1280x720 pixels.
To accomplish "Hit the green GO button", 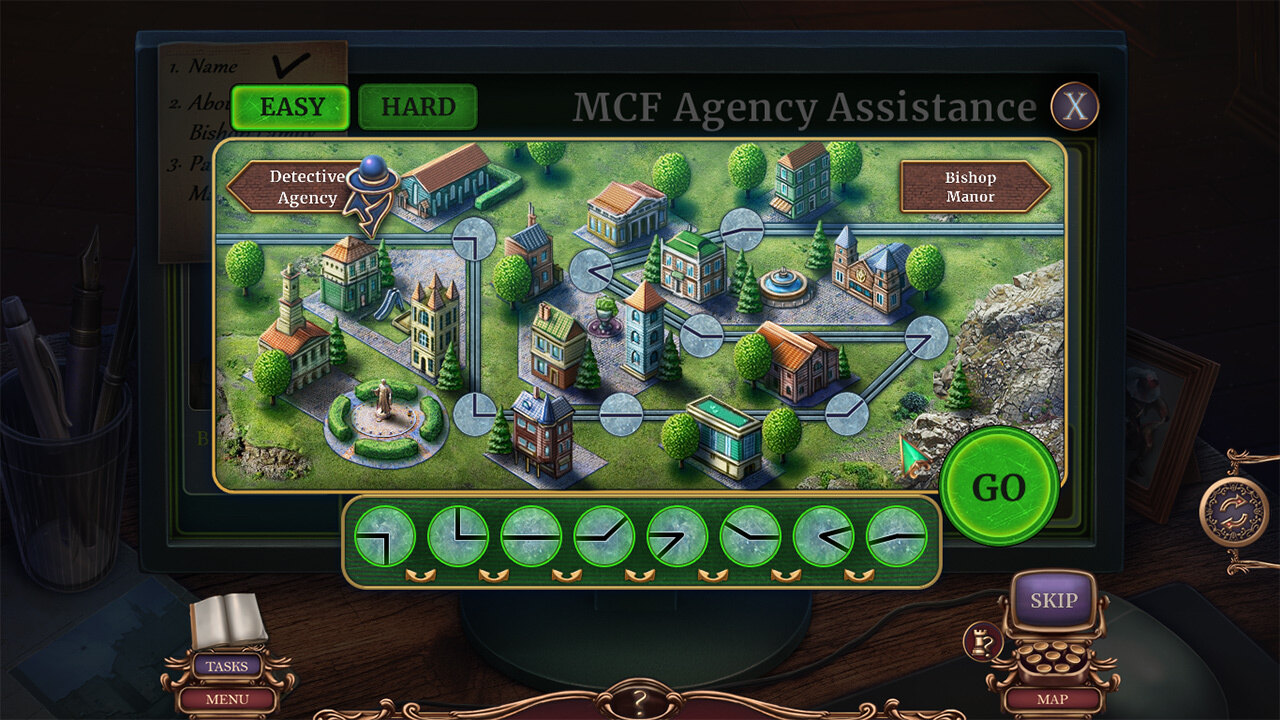I will [998, 487].
